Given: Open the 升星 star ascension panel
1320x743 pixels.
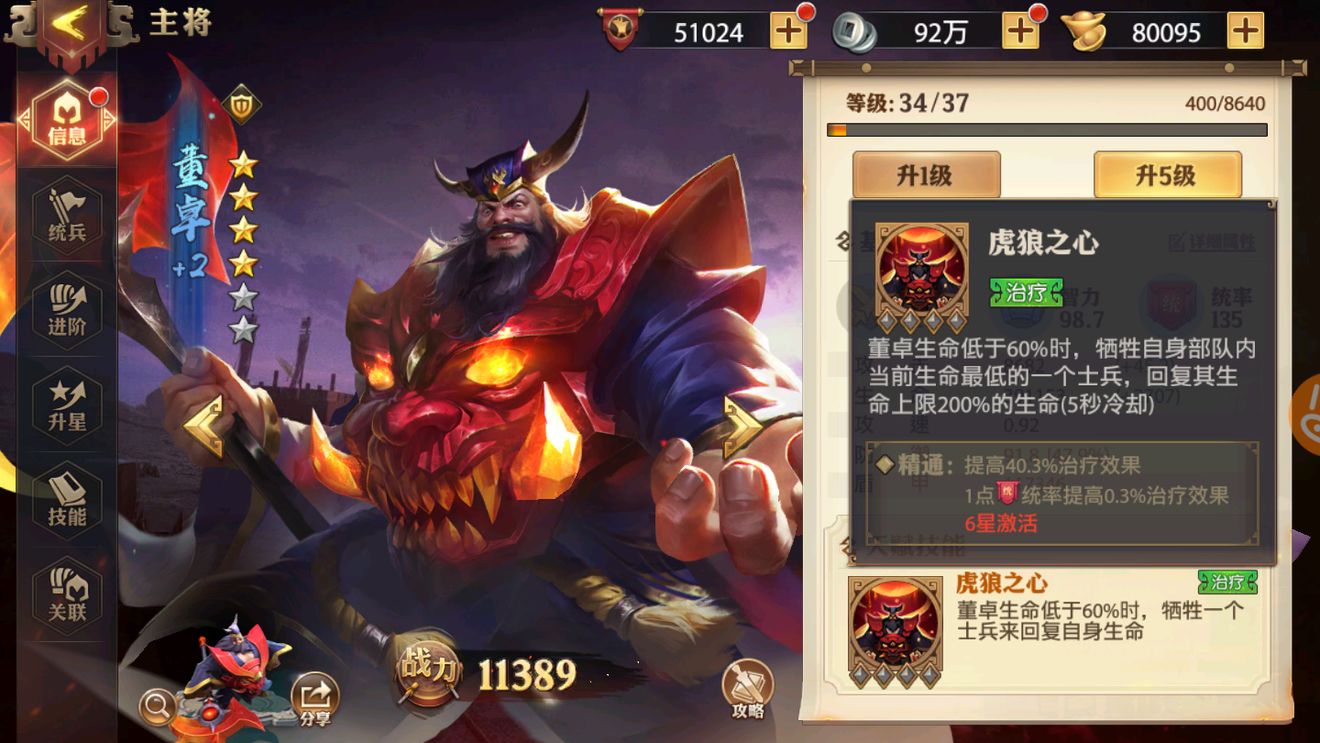Looking at the screenshot, I should 66,403.
